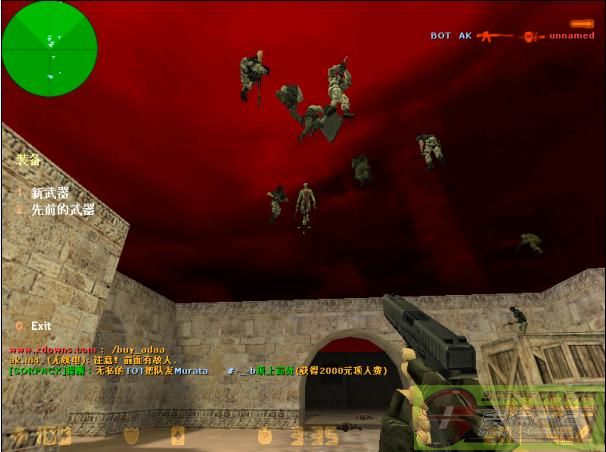Image resolution: width=606 pixels, height=452 pixels.
Task: Exit the equipment menu
Action: pyautogui.click(x=40, y=326)
